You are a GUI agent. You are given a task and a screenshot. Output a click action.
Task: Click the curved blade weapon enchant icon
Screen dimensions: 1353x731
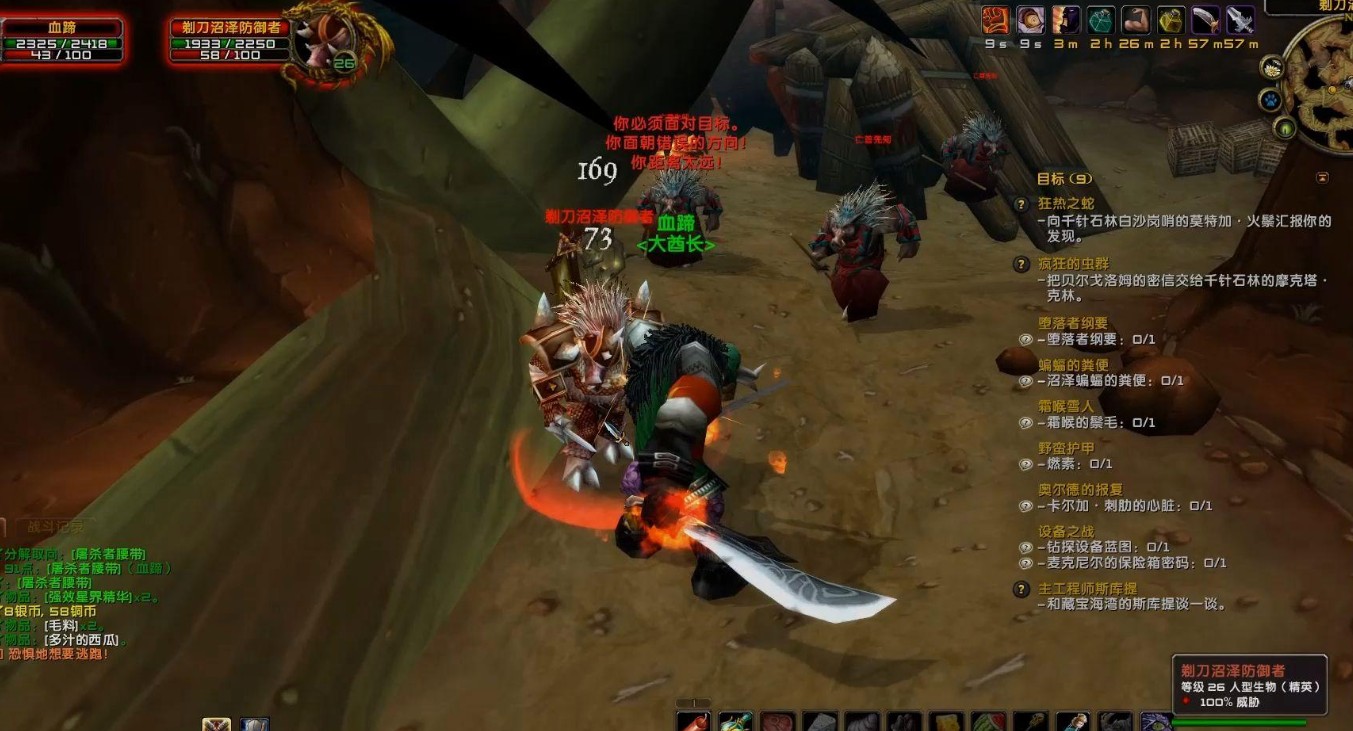click(x=1206, y=20)
